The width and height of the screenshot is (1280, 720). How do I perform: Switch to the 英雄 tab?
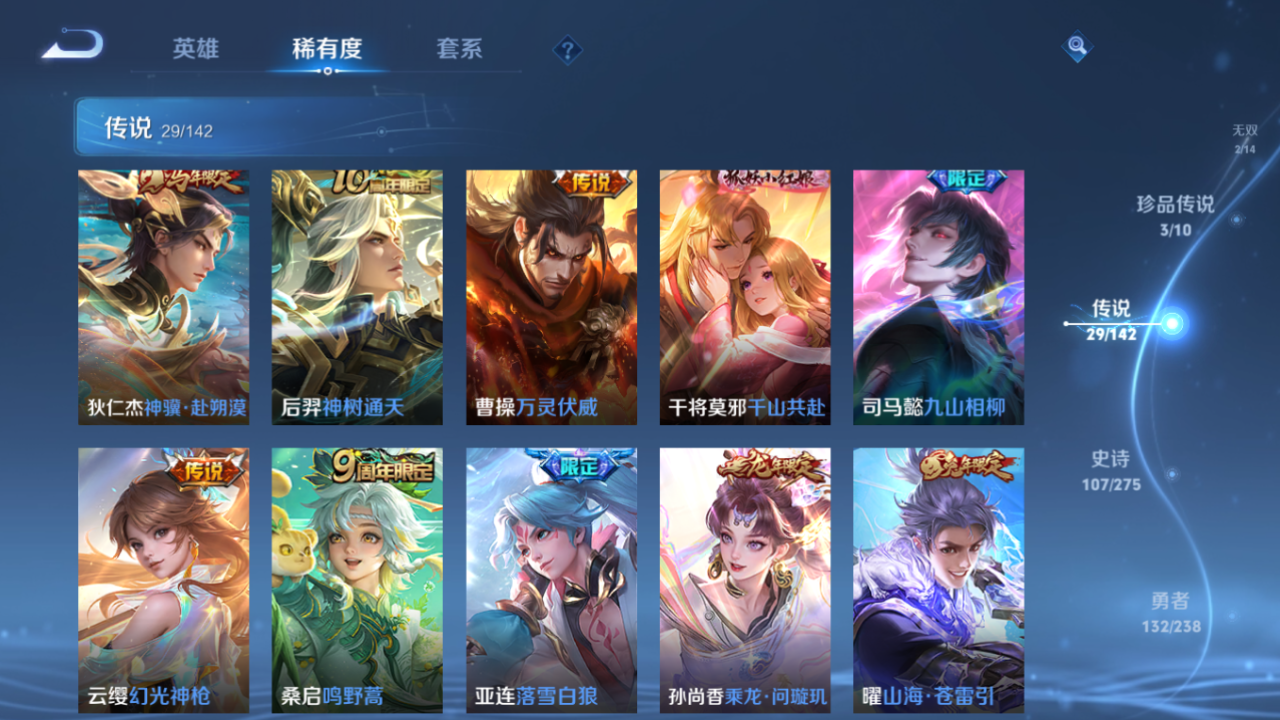pos(196,47)
